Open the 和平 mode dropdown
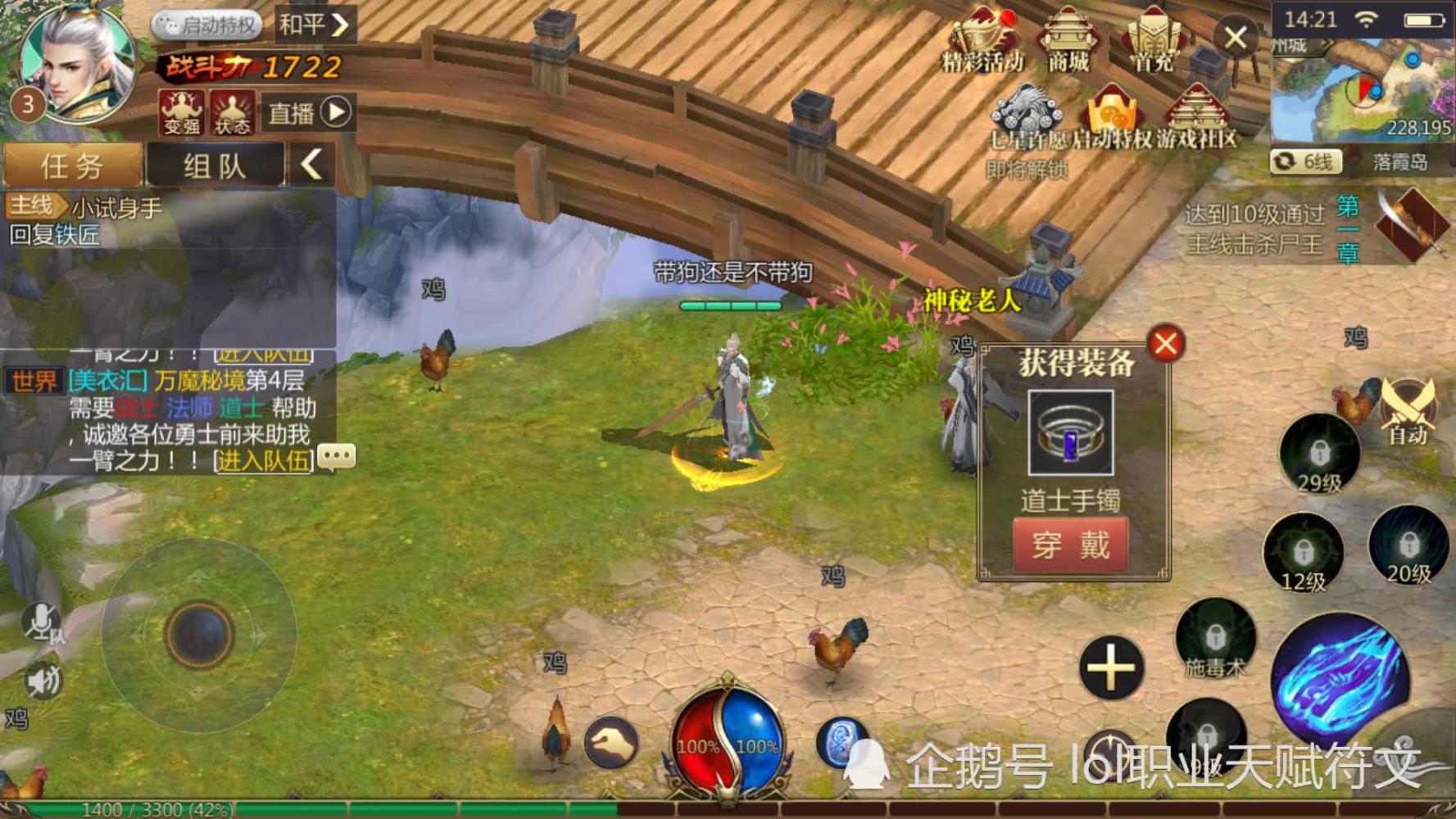 (311, 25)
